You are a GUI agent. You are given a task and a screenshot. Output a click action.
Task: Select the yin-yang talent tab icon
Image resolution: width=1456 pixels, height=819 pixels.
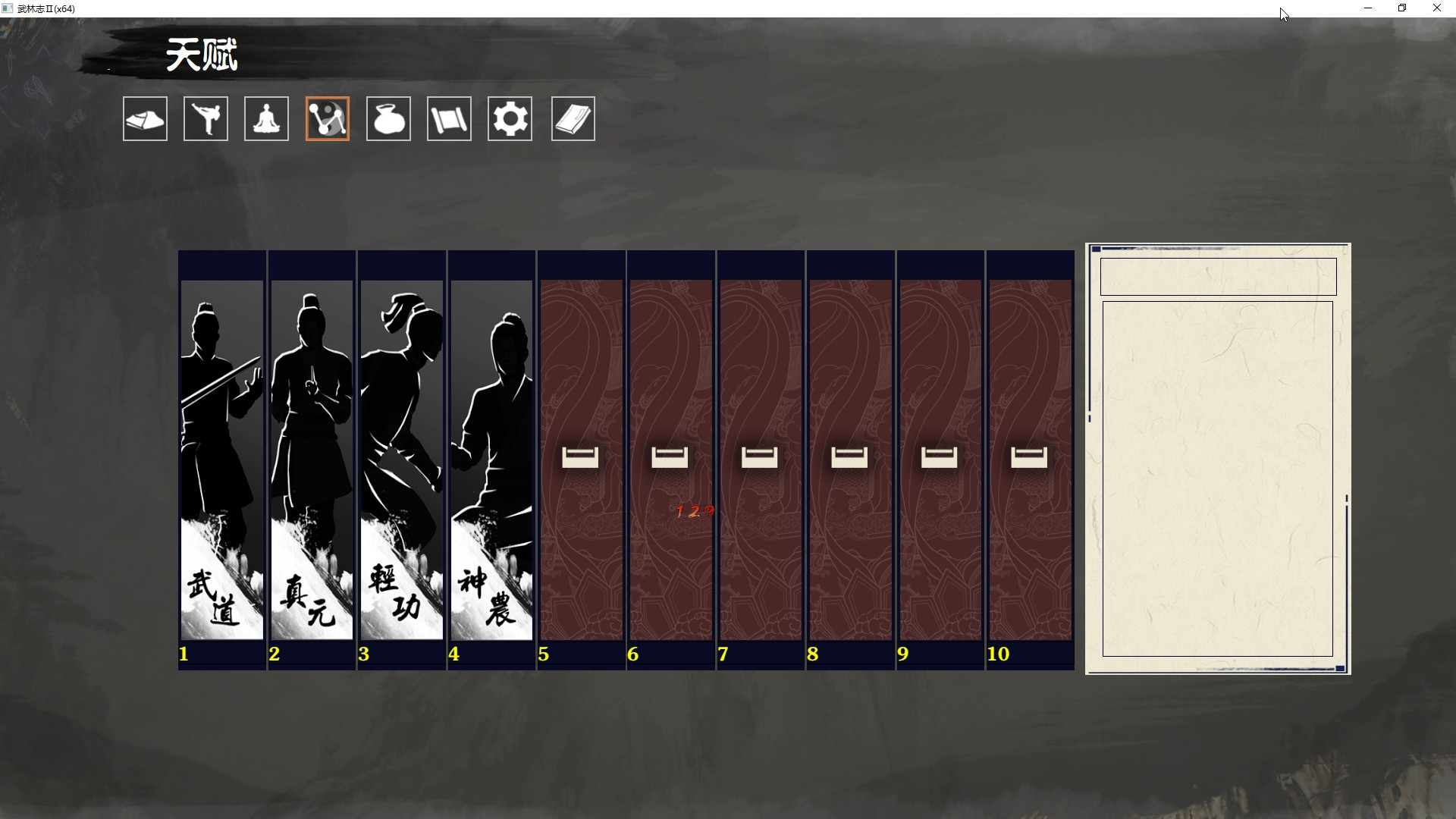[327, 118]
